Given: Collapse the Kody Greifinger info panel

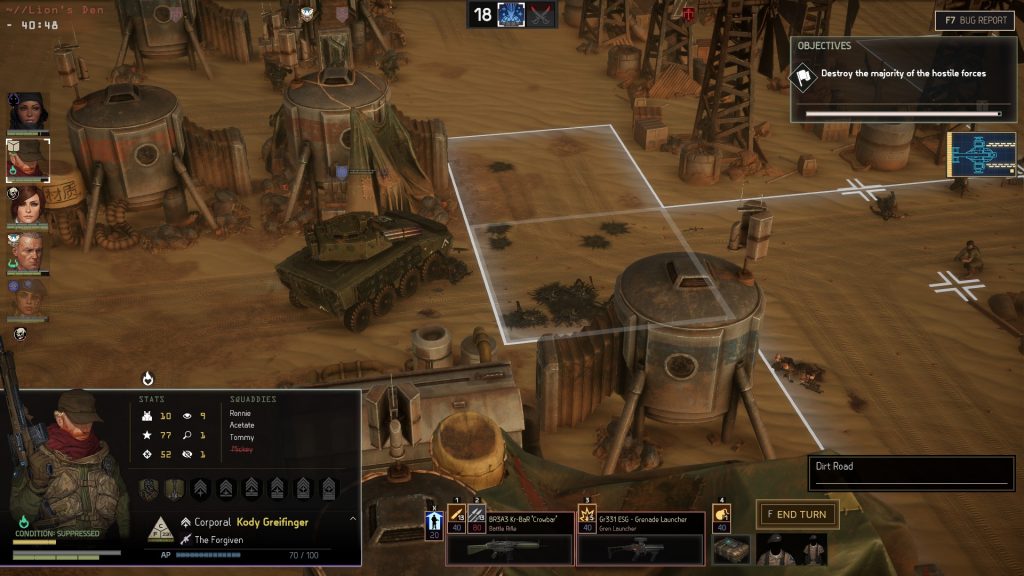Looking at the screenshot, I should pos(352,520).
